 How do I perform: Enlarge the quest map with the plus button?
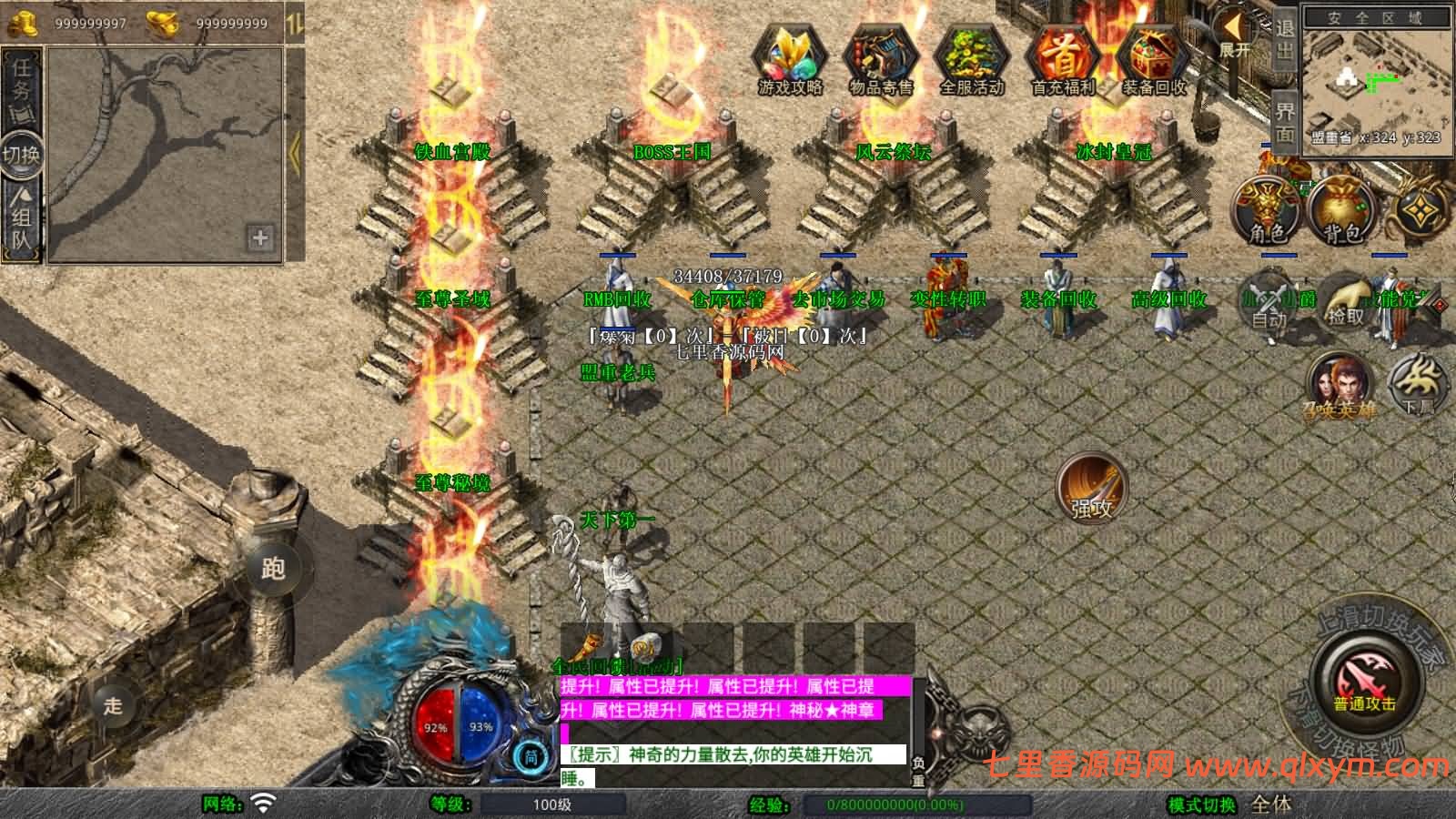click(259, 239)
